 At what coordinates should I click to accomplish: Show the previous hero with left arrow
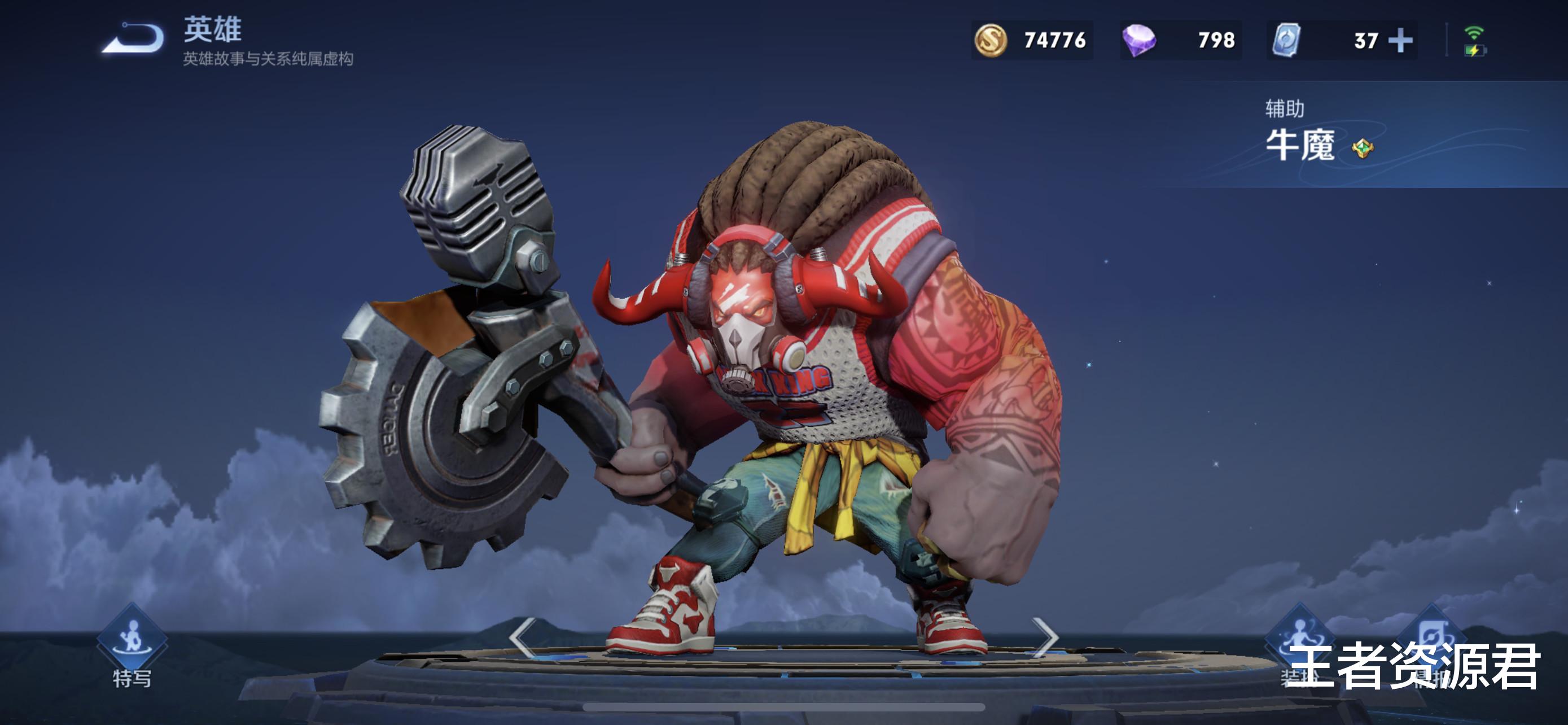522,637
